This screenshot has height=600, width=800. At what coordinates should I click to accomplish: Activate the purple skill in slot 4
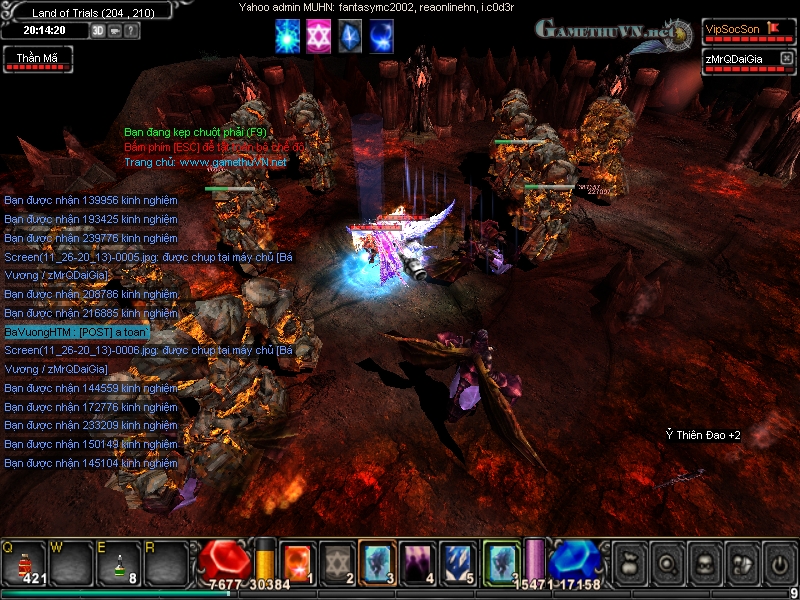tap(419, 562)
